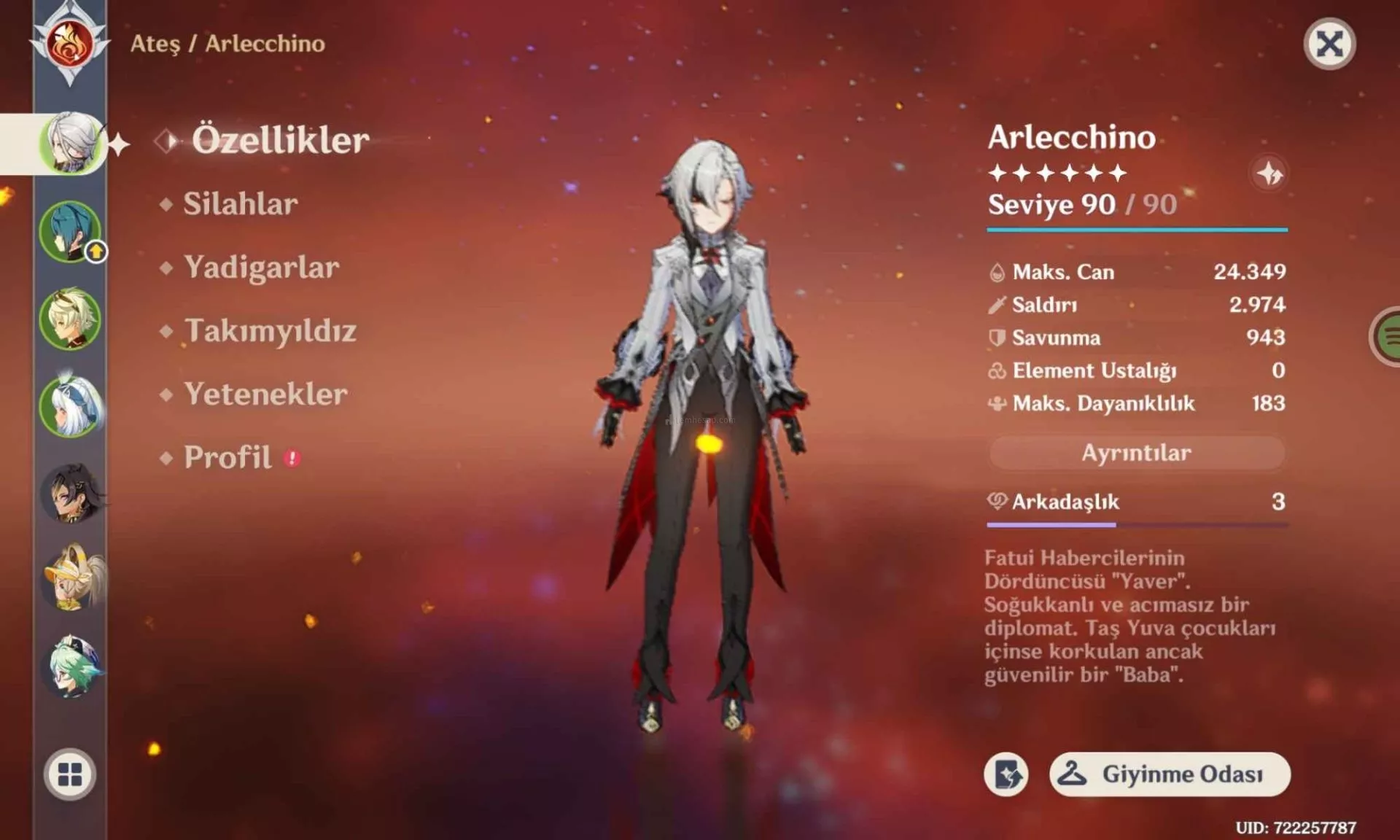Open the Giyinme Odası dressing room
The image size is (1400, 840).
[x=1169, y=774]
